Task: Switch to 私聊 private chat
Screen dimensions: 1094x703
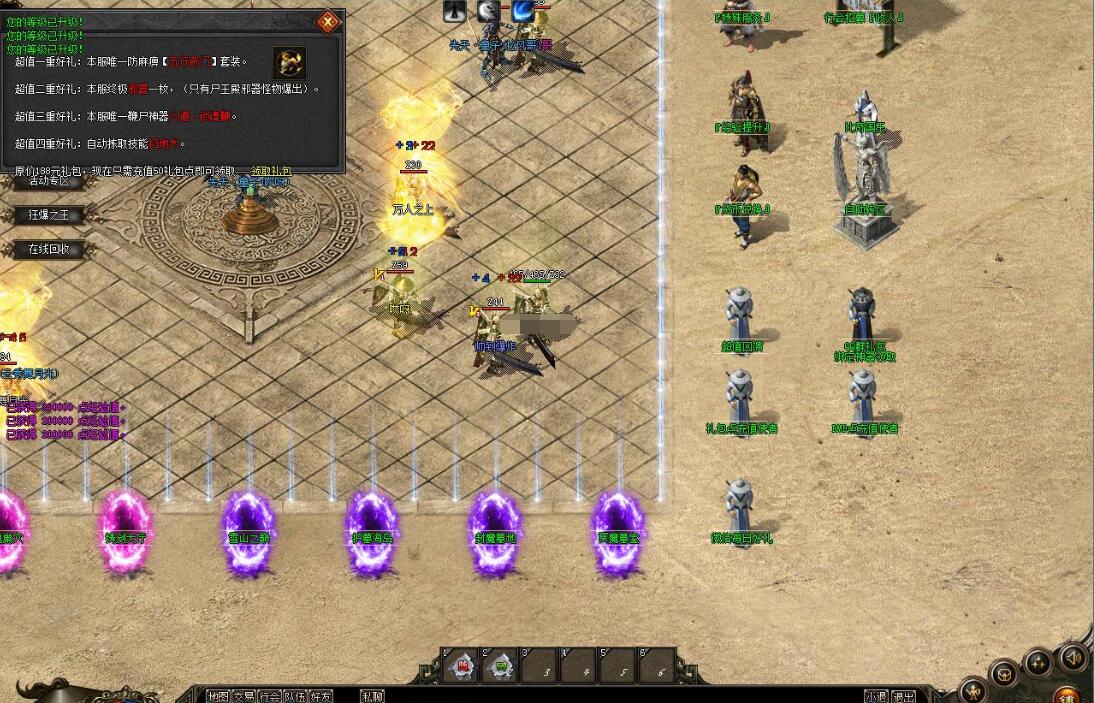Action: [372, 696]
